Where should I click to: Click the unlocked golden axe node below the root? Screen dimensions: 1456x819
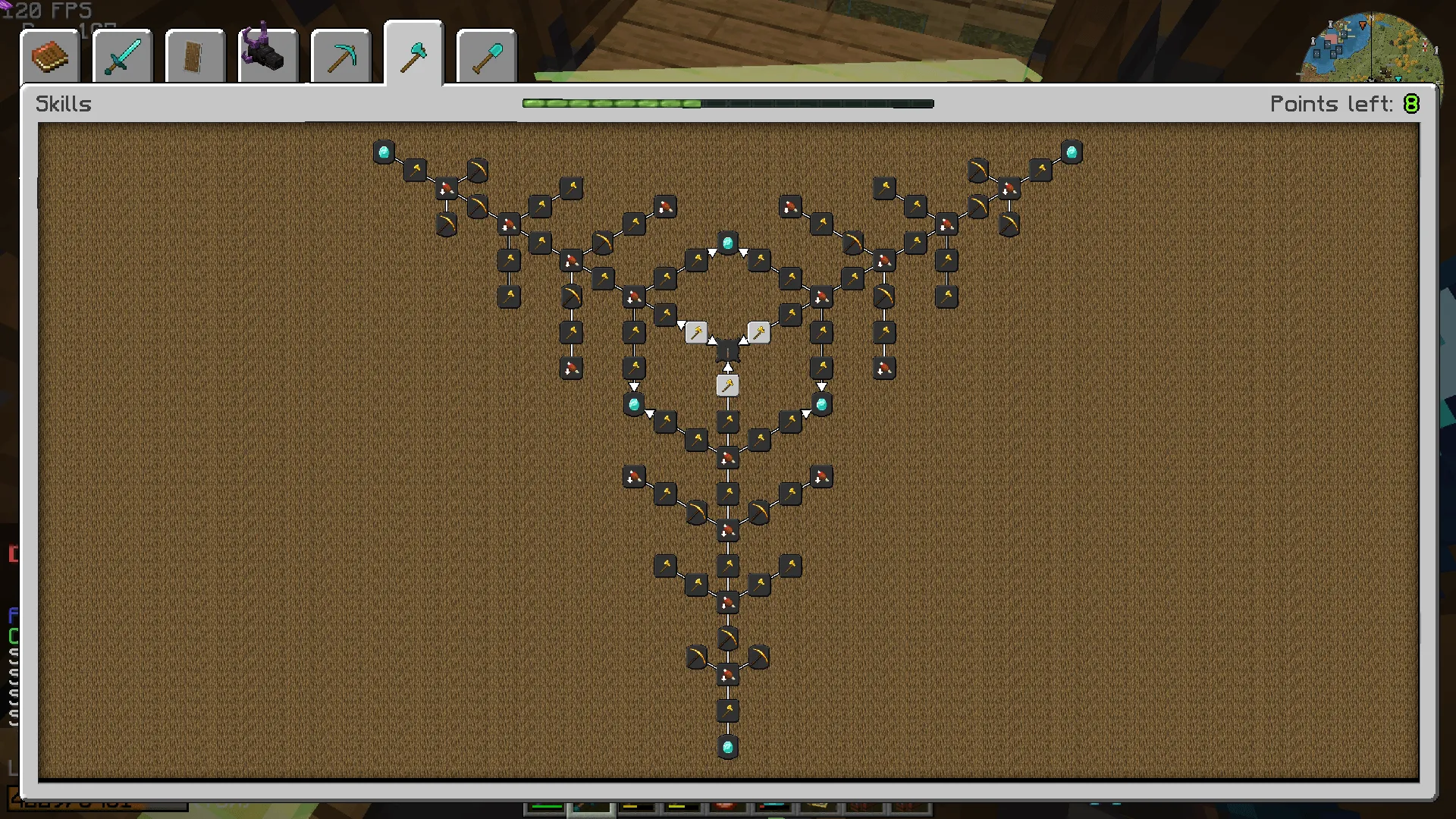pos(728,384)
